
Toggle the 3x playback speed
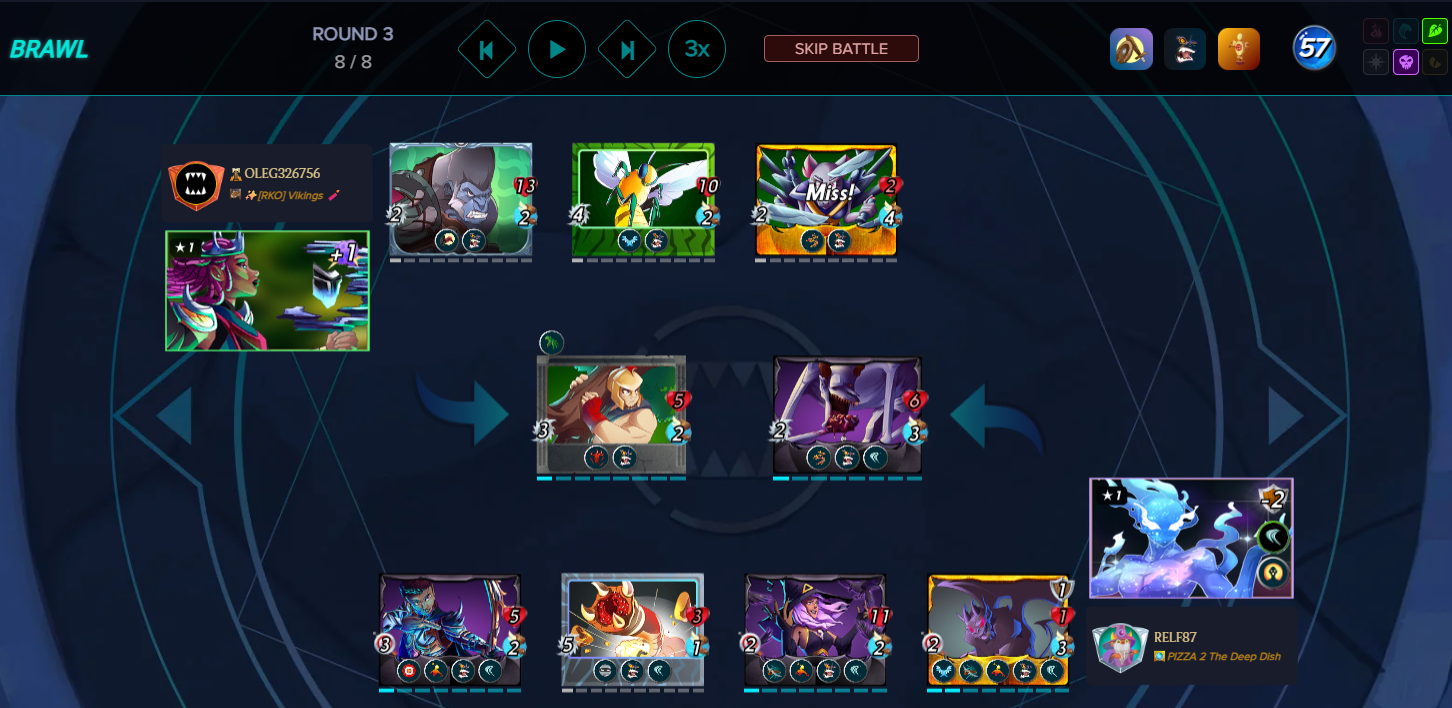697,49
